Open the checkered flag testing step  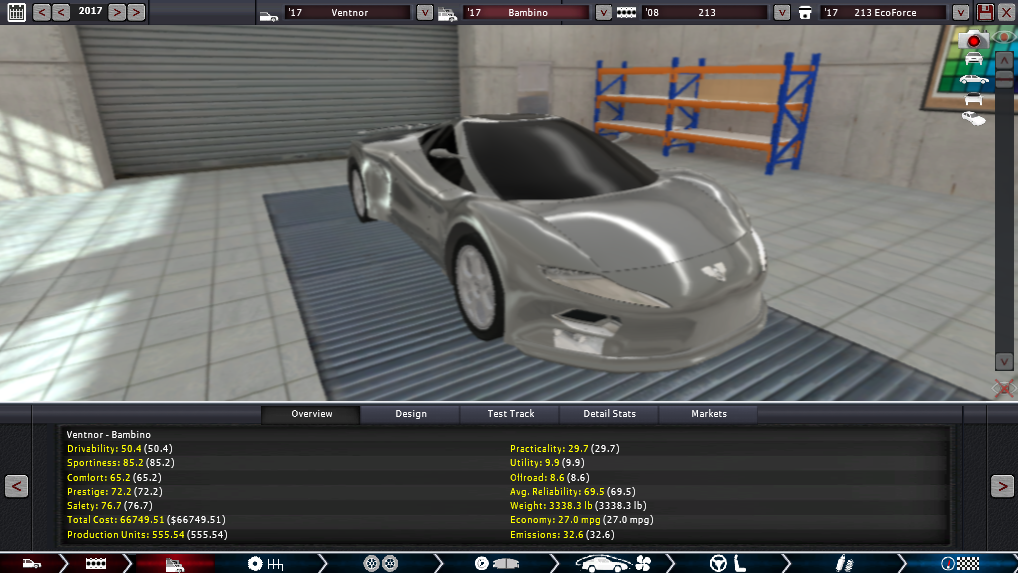[x=956, y=564]
